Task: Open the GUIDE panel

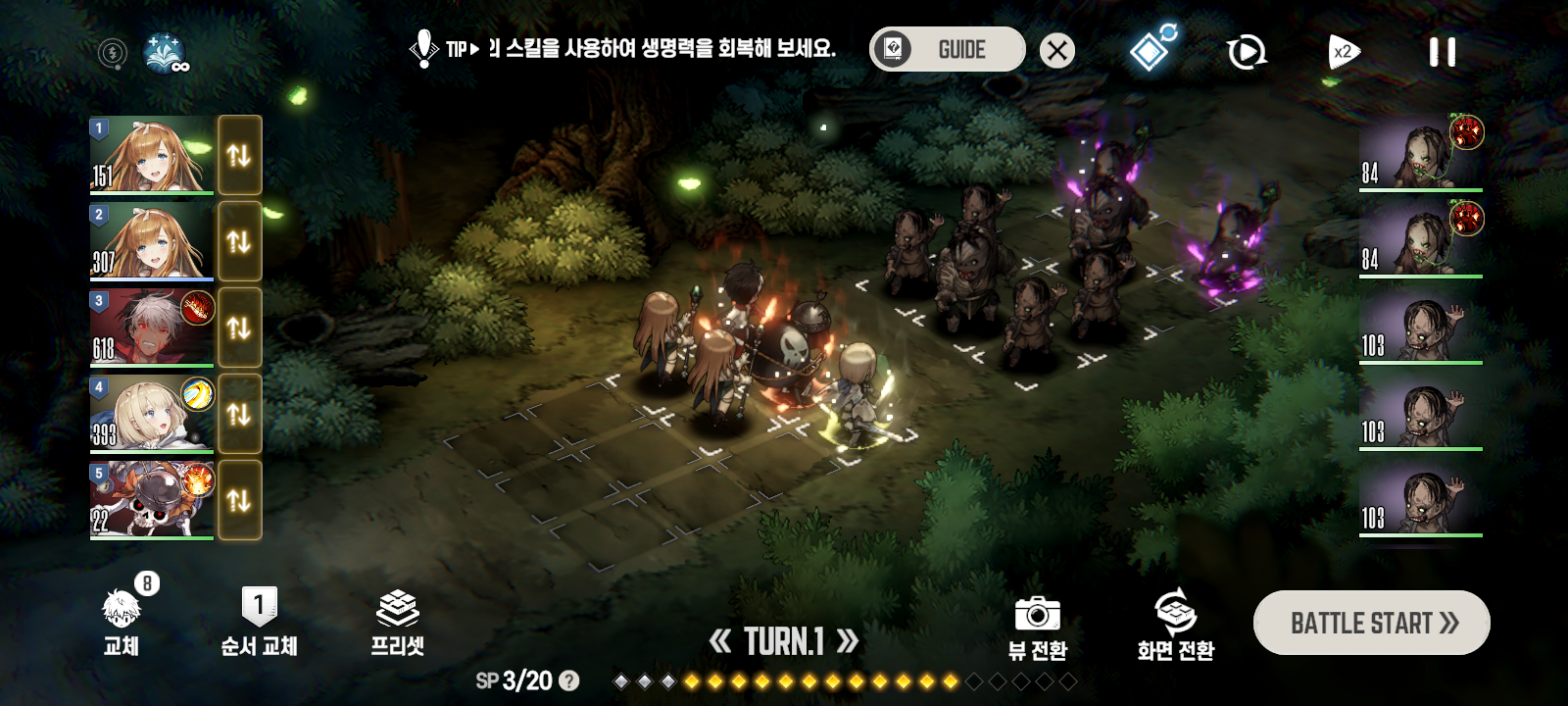Action: coord(946,48)
